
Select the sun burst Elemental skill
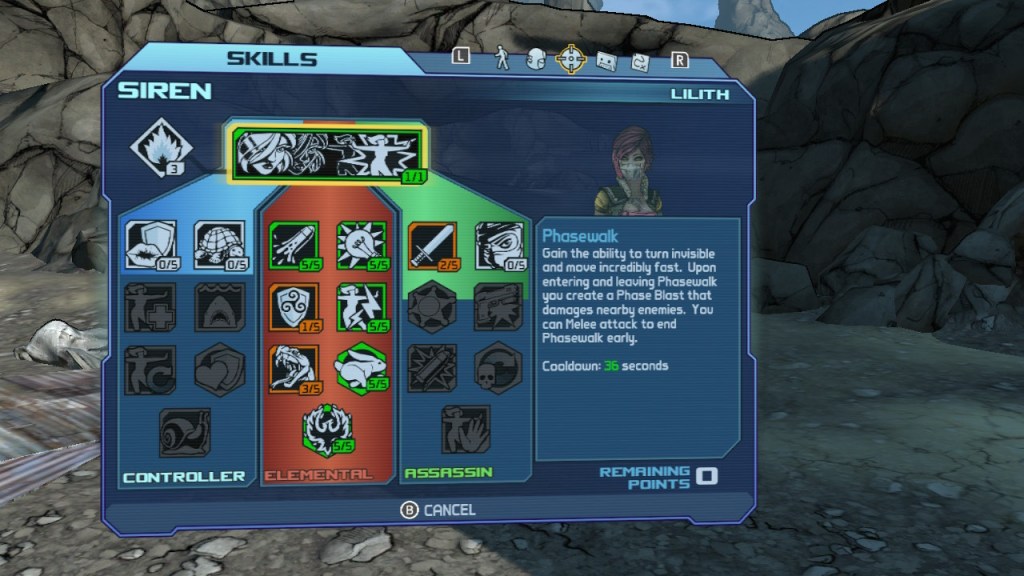click(360, 245)
